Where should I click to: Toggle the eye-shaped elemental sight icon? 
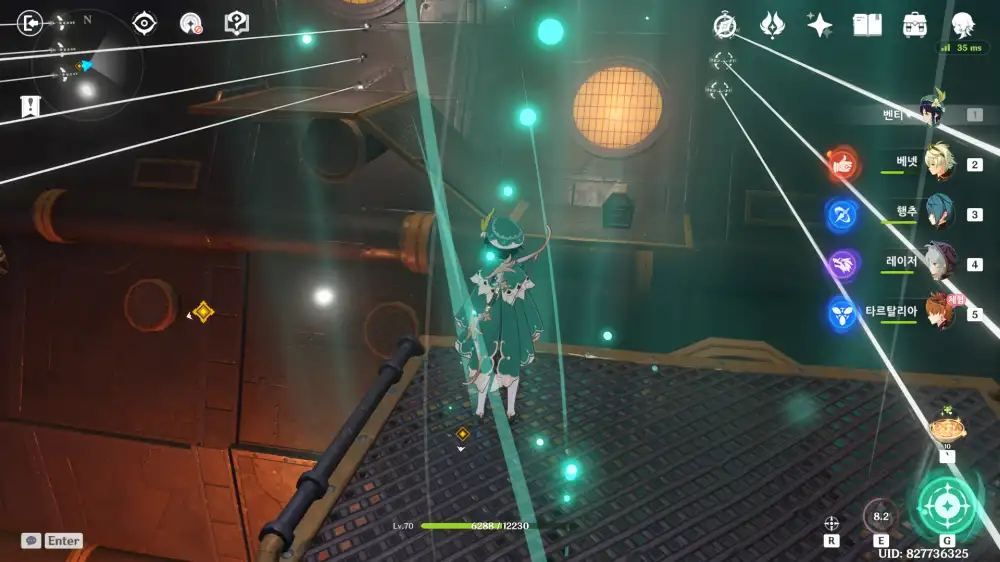tap(144, 23)
